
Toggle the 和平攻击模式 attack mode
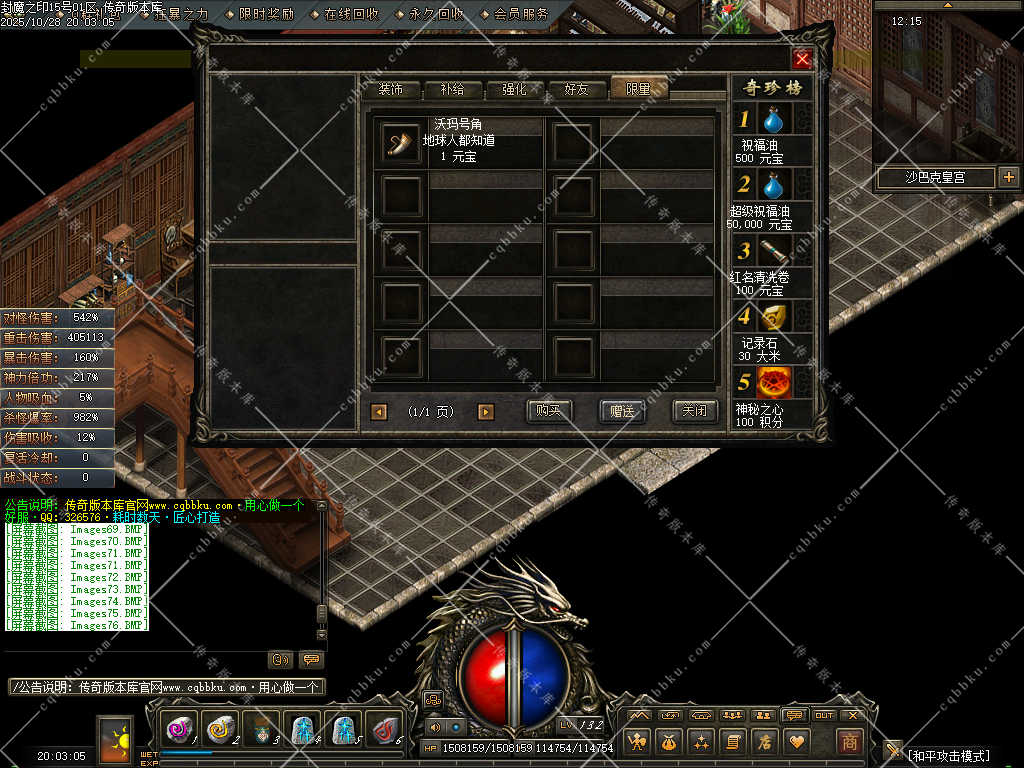948,755
